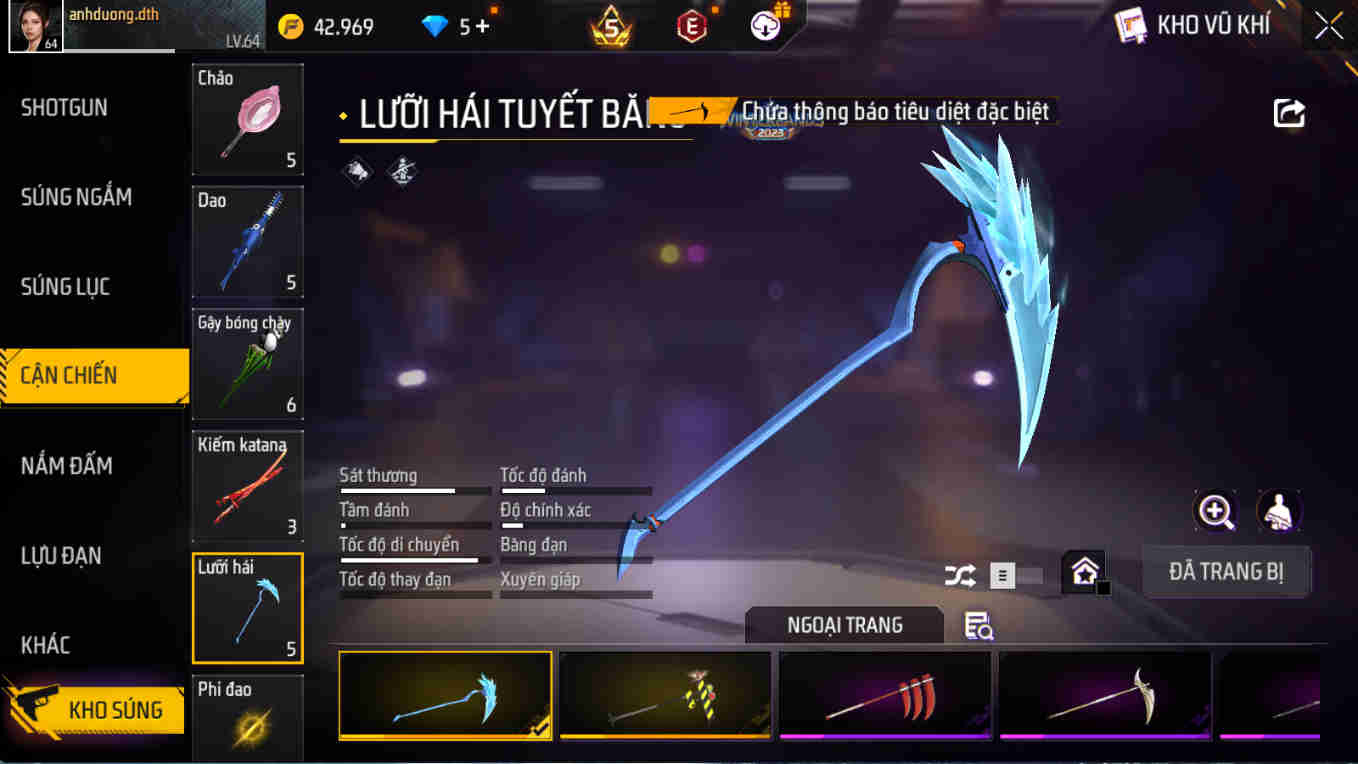1358x764 pixels.
Task: Buy diamonds via the plus button
Action: point(482,25)
